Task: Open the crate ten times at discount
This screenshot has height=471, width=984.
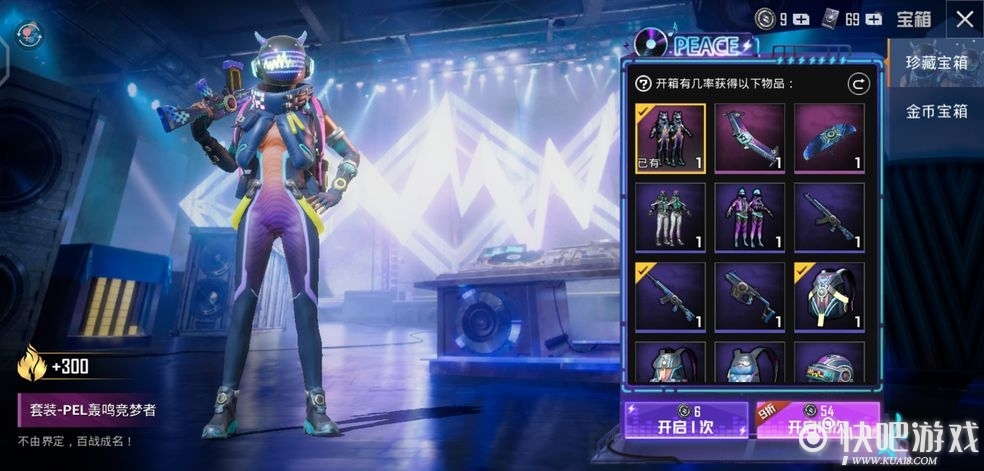Action: point(818,420)
